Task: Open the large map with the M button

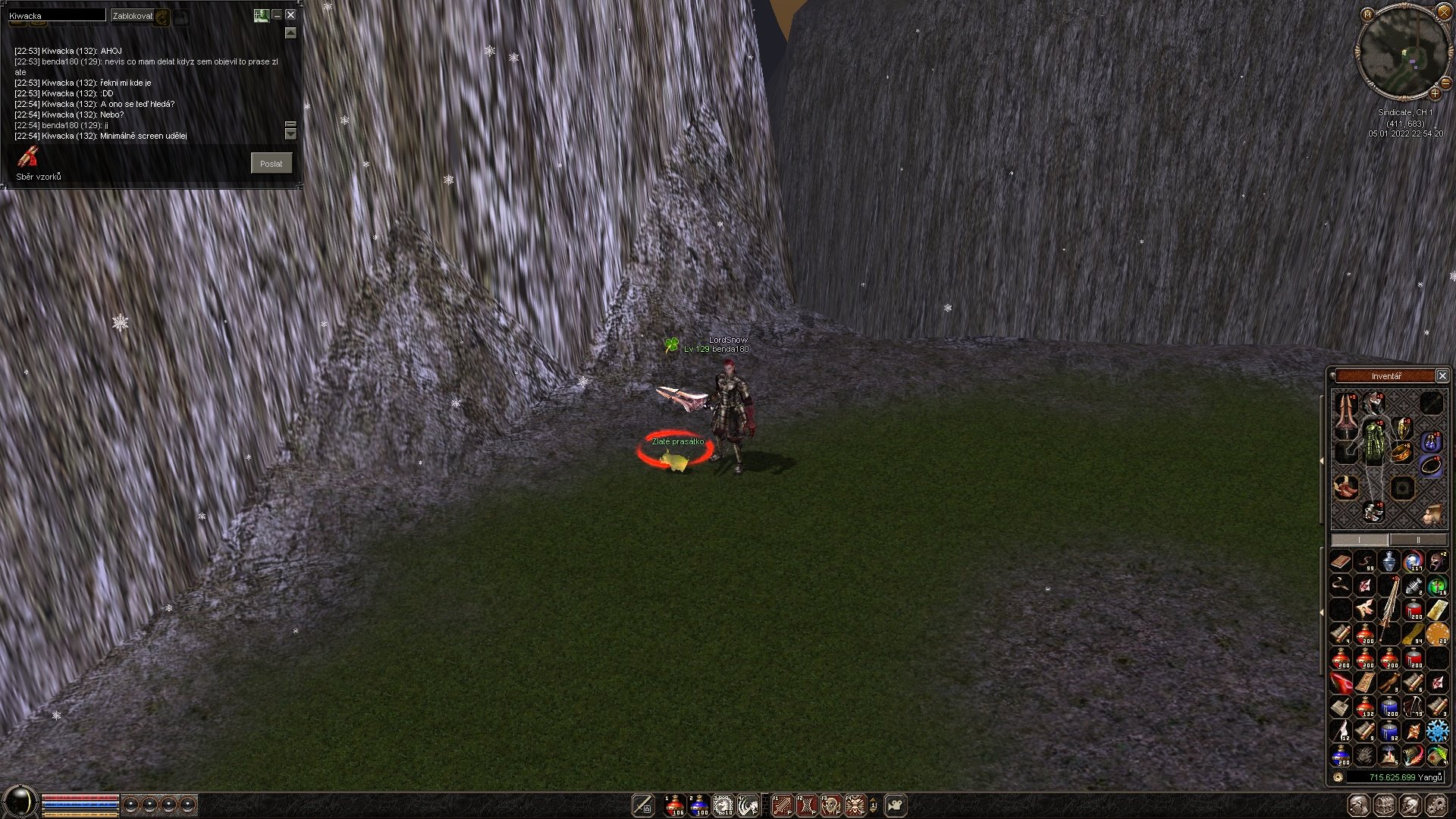Action: pyautogui.click(x=1367, y=14)
